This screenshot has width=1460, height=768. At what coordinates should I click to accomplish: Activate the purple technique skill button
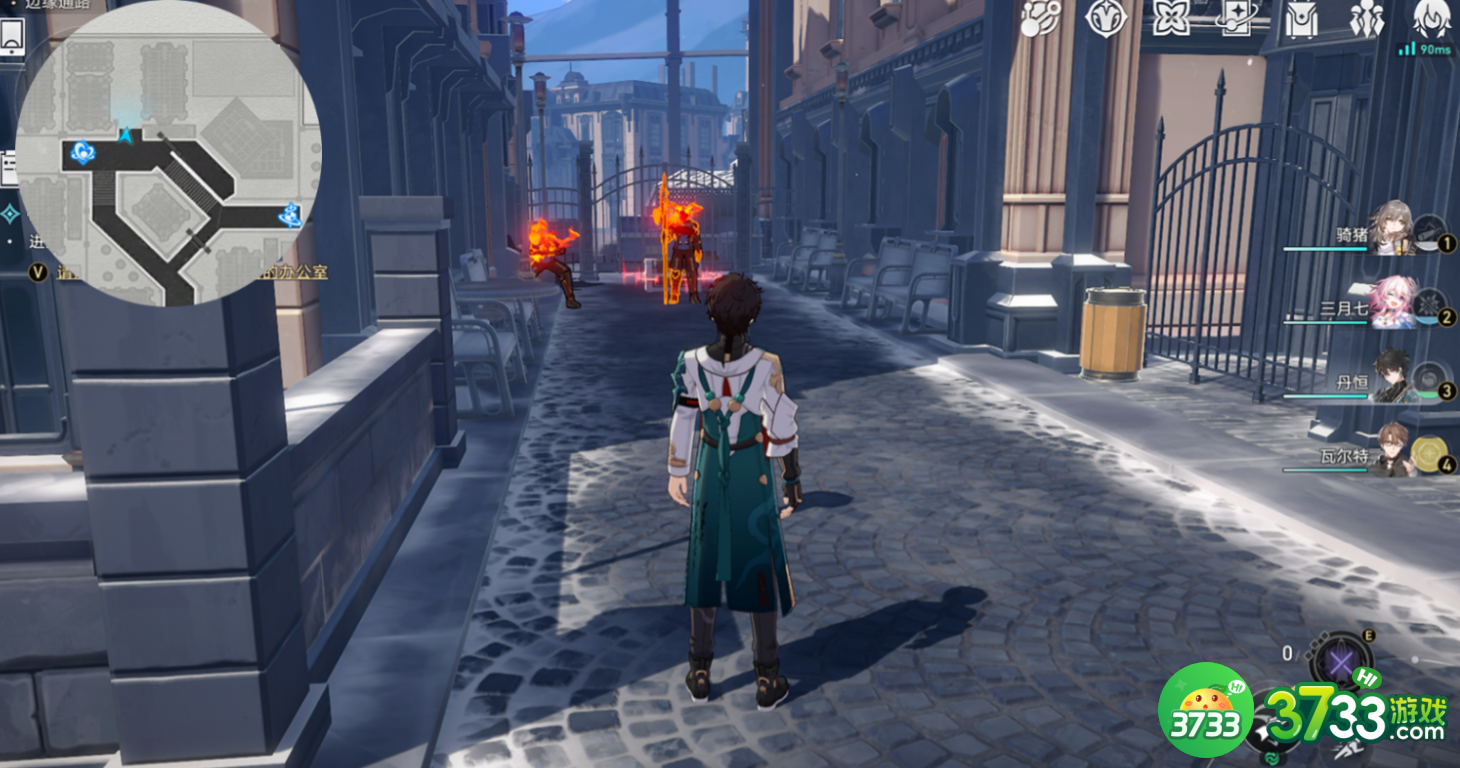(1340, 662)
